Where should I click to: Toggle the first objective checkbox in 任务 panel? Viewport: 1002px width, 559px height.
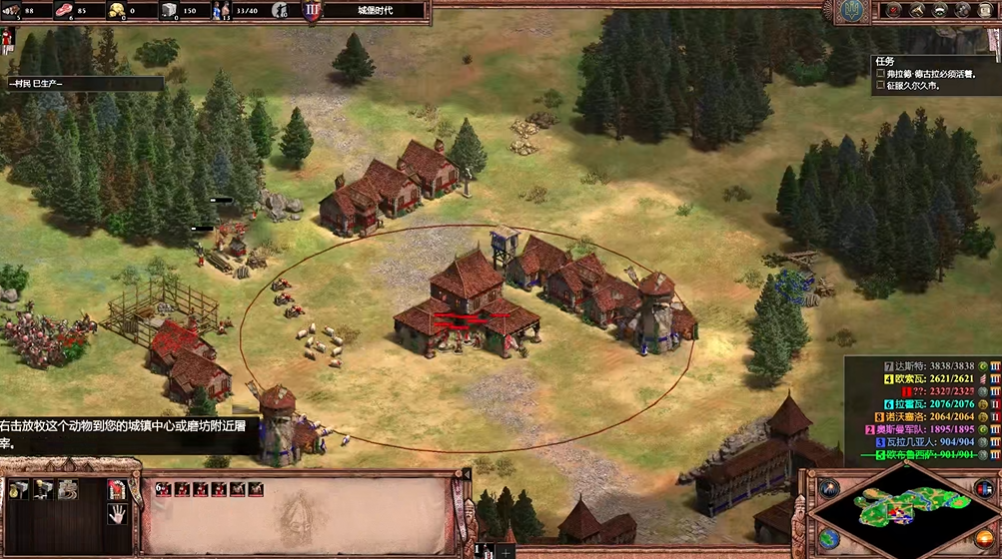click(x=881, y=74)
